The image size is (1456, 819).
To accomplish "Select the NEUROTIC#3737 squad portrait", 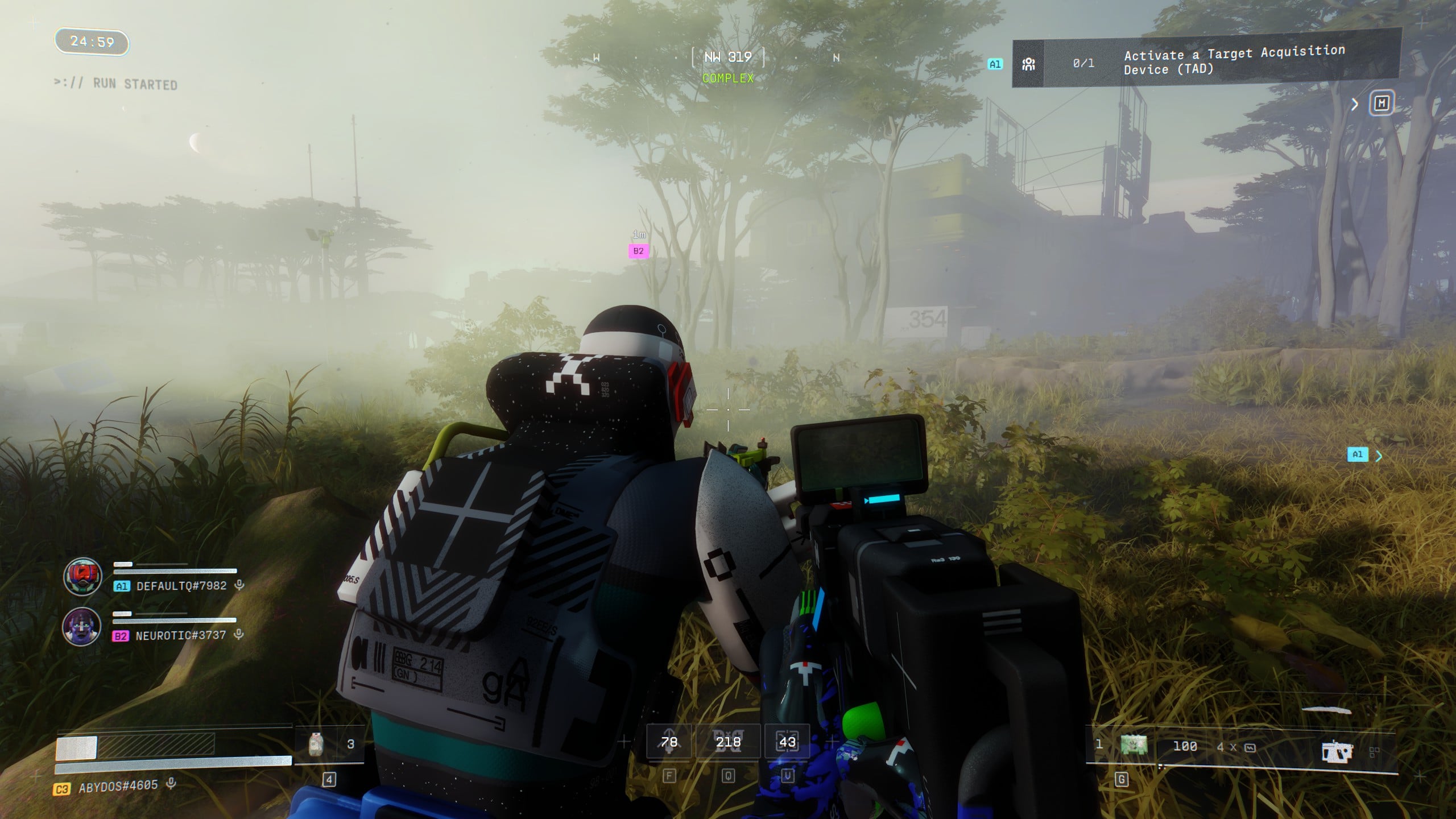I will [82, 626].
